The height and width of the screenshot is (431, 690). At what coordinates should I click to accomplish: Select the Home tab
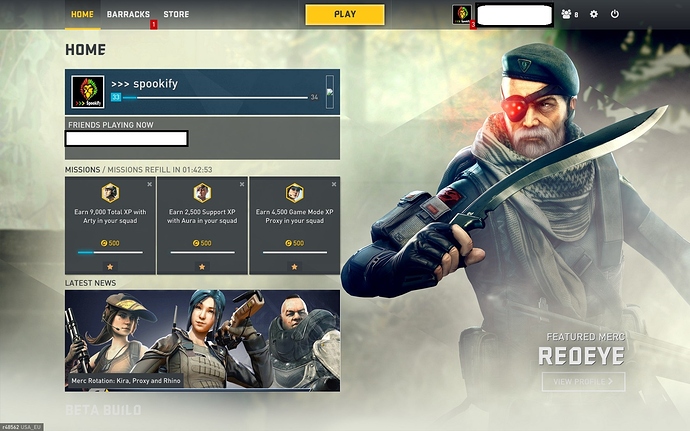coord(83,15)
